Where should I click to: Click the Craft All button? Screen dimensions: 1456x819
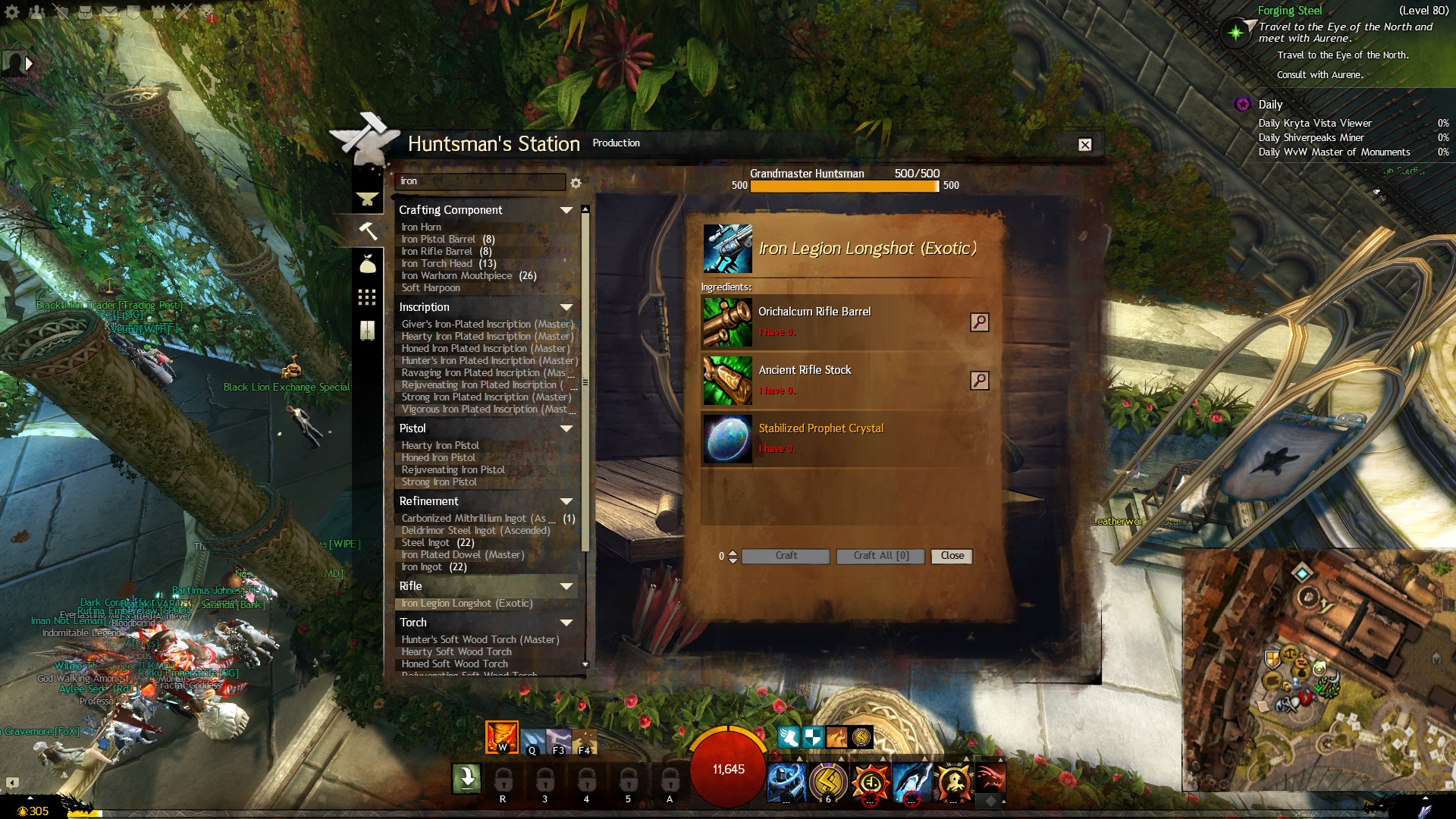pyautogui.click(x=880, y=556)
